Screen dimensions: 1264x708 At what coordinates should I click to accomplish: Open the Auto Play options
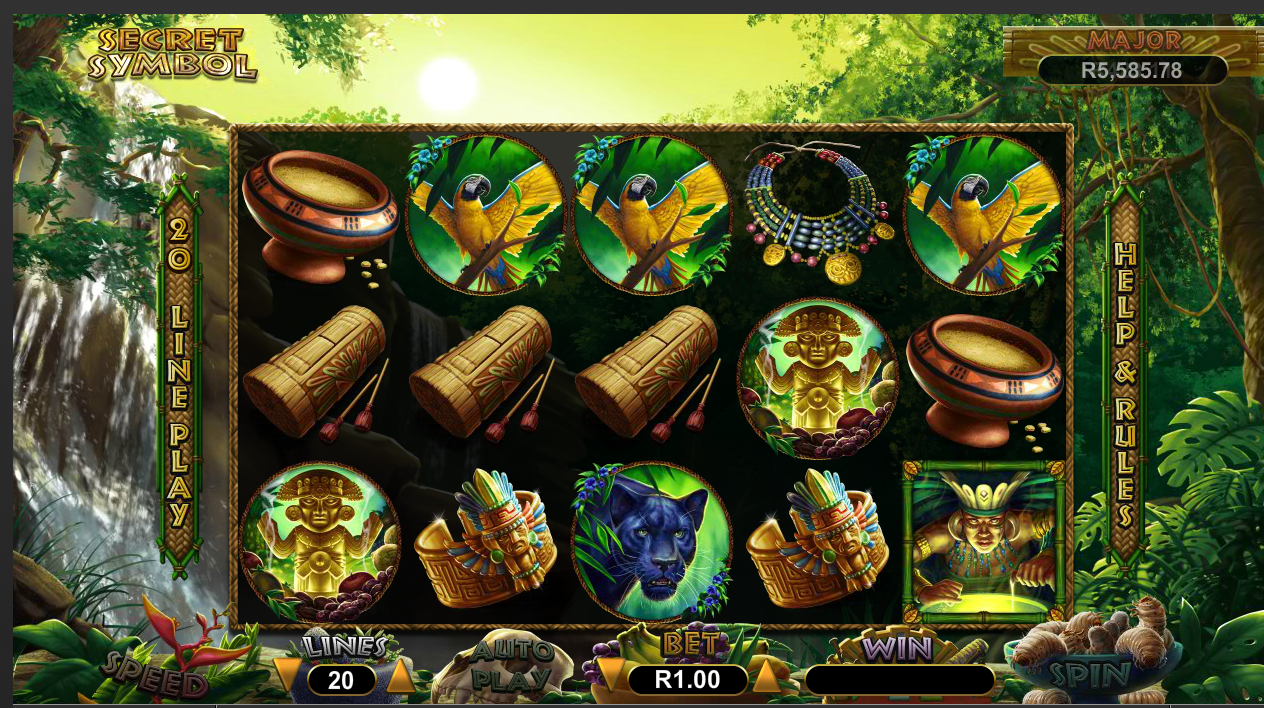pos(511,666)
